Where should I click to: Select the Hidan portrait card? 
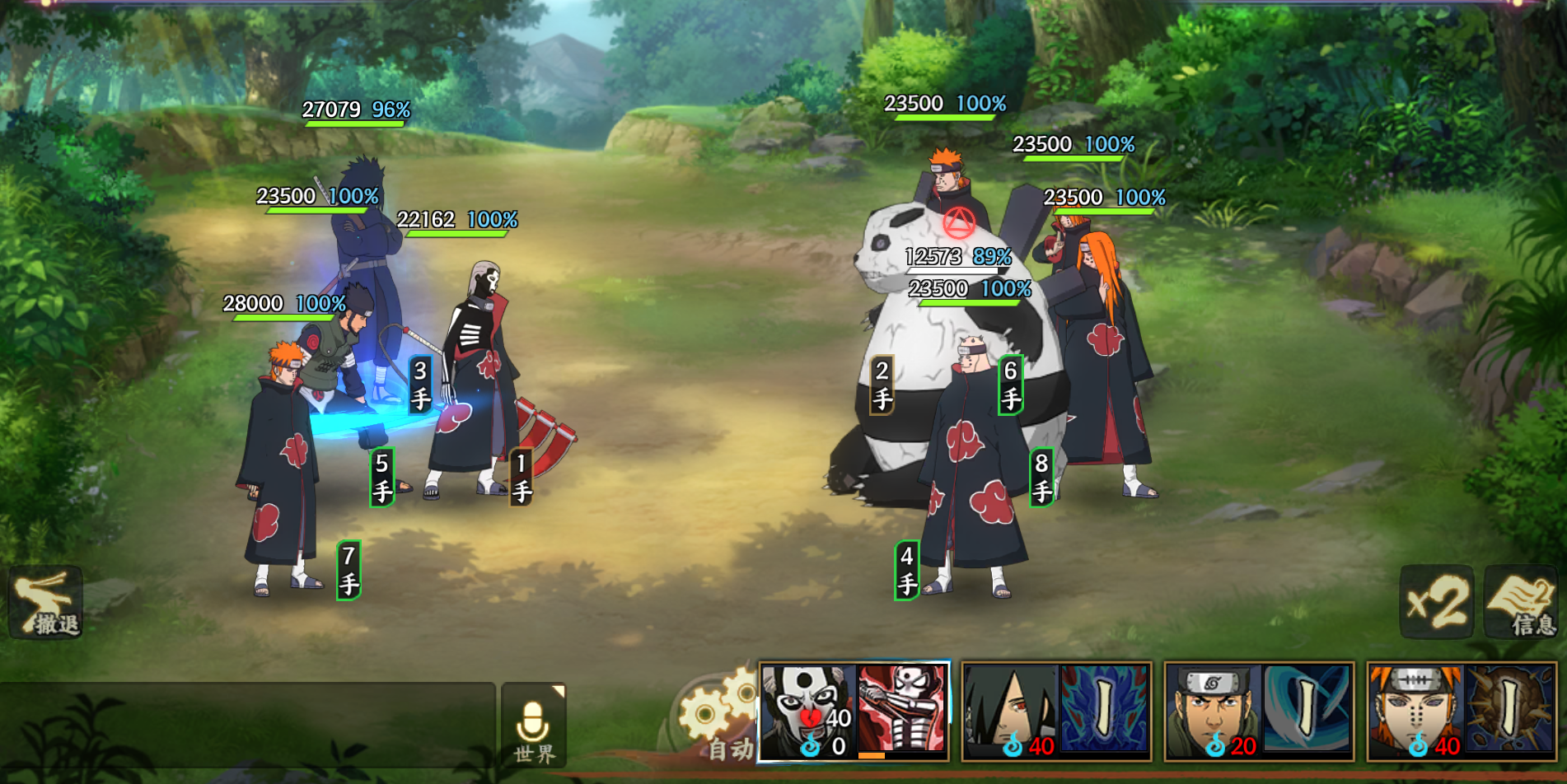[x=807, y=712]
